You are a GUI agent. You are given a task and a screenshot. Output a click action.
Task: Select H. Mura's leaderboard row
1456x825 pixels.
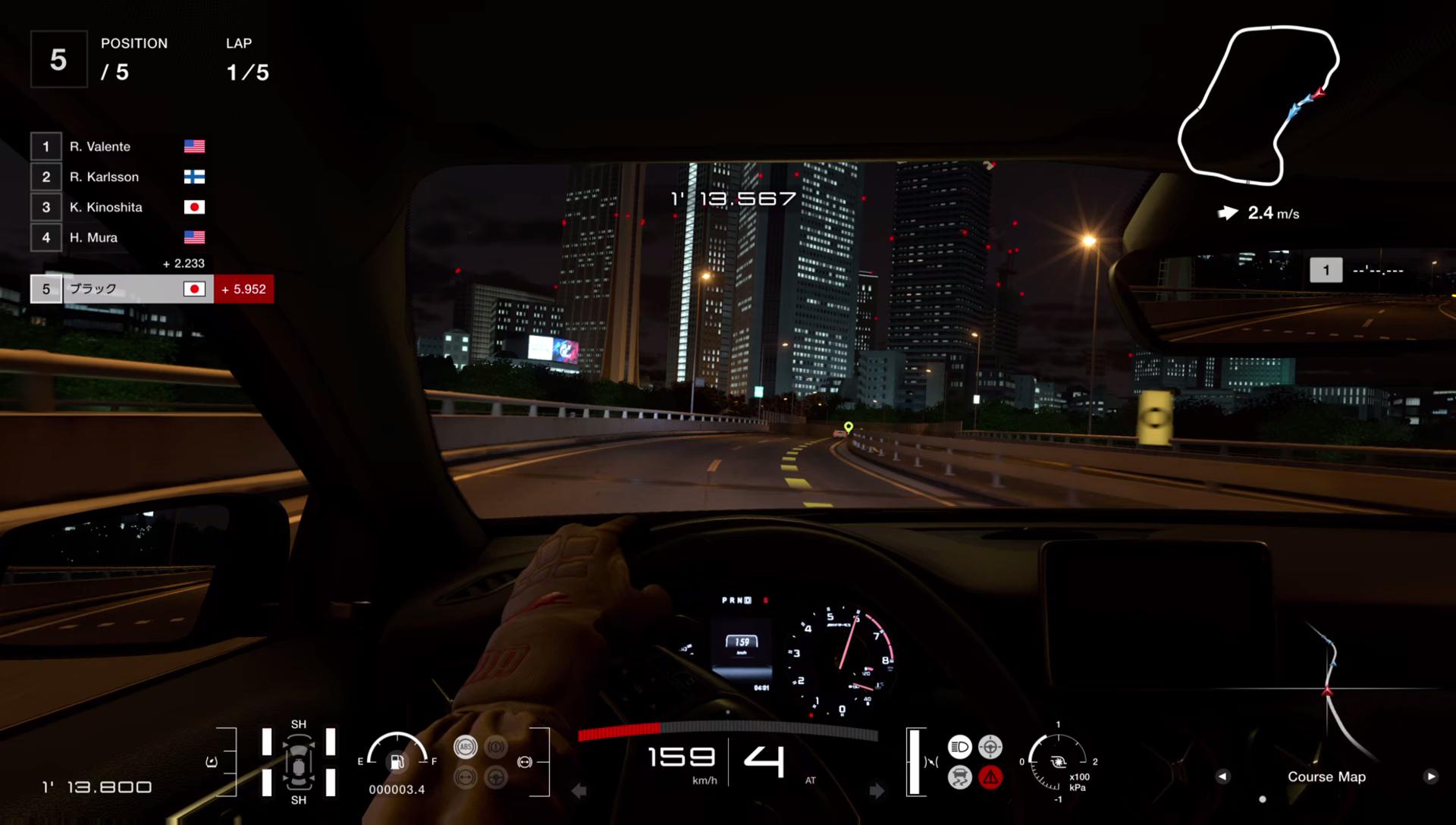point(118,237)
